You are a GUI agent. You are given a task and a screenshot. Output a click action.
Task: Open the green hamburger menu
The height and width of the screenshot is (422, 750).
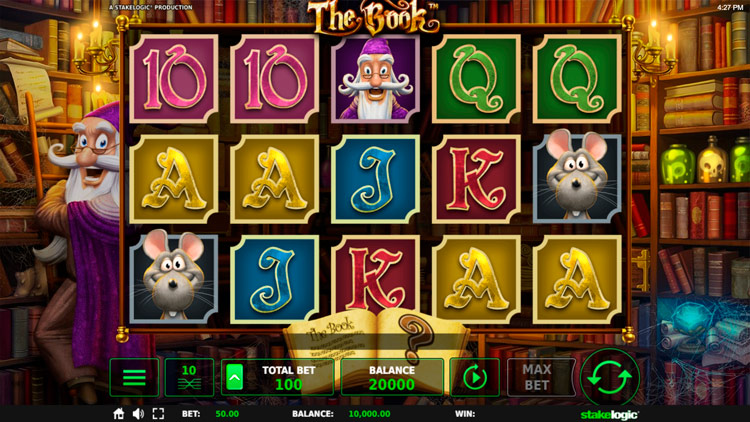[x=134, y=378]
